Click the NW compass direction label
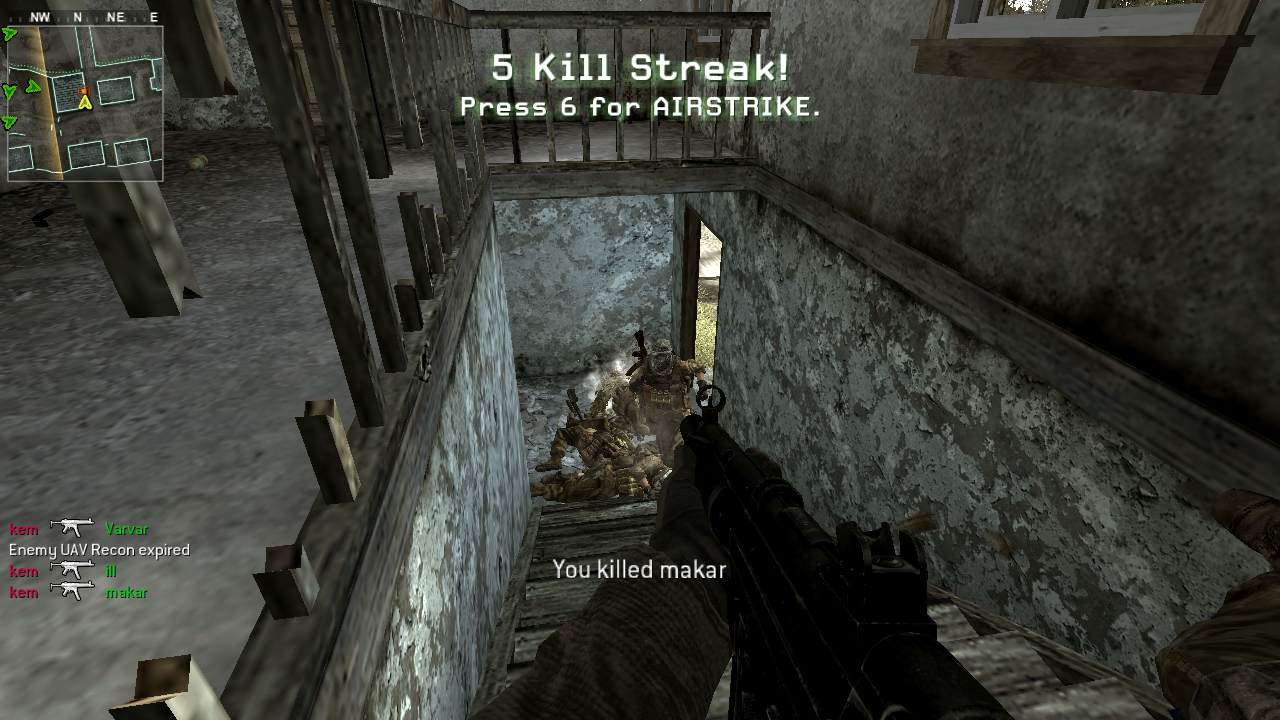1280x720 pixels. coord(39,16)
